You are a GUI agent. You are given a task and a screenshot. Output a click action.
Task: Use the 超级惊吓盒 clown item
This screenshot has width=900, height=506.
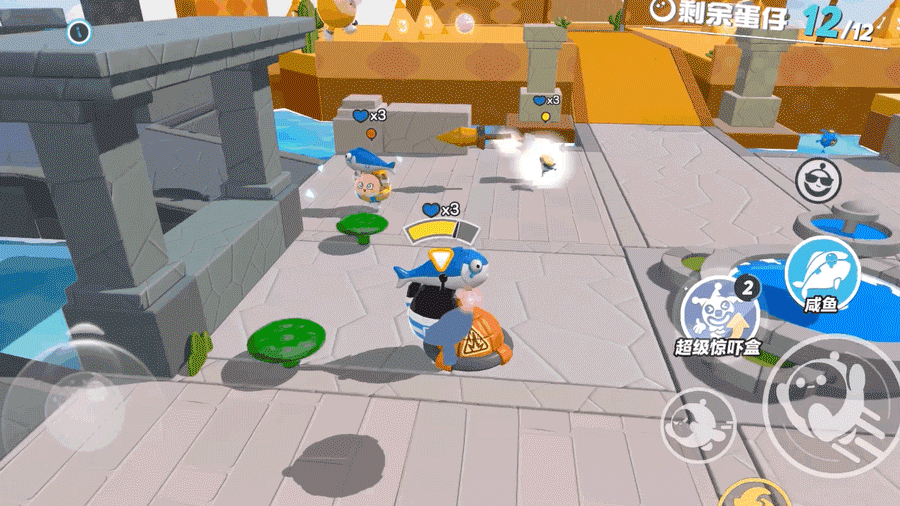(x=719, y=312)
